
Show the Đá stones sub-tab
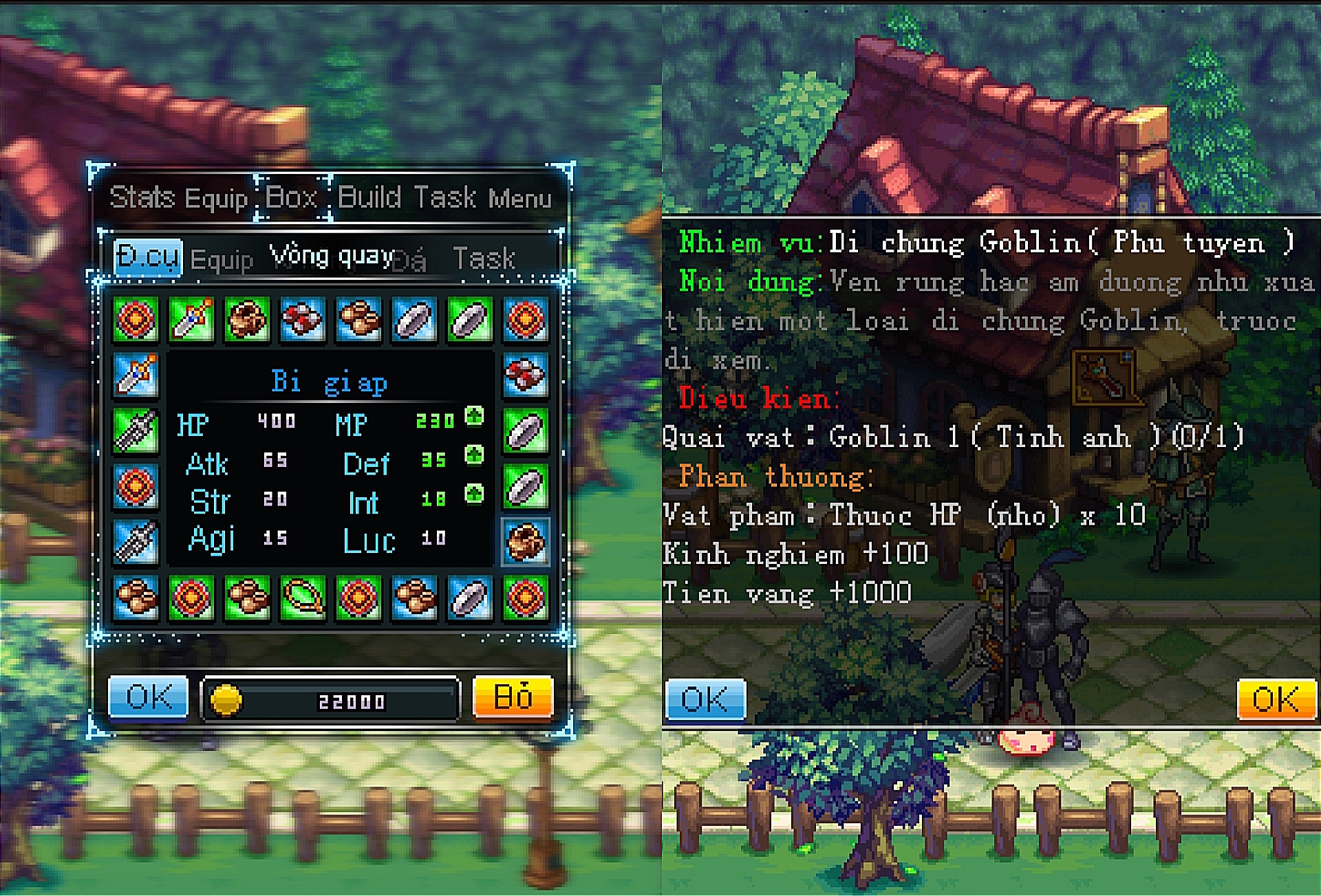coord(411,261)
